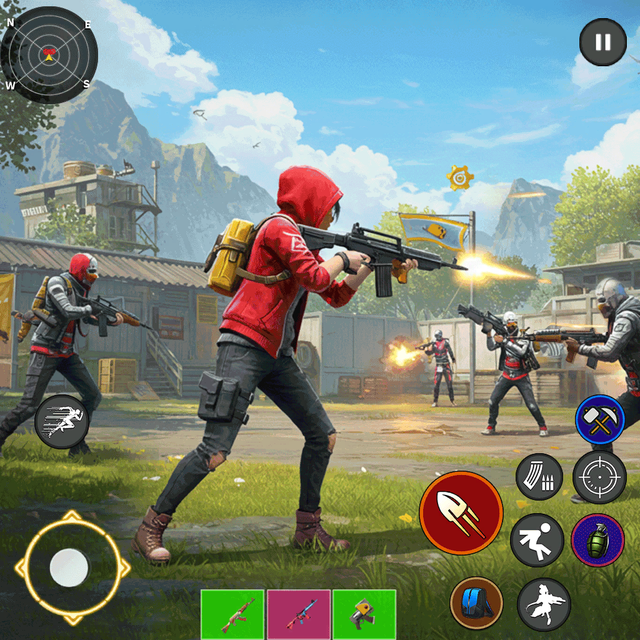Image resolution: width=640 pixels, height=640 pixels.
Task: Switch to the blue rifle in pink slot
Action: [x=299, y=614]
